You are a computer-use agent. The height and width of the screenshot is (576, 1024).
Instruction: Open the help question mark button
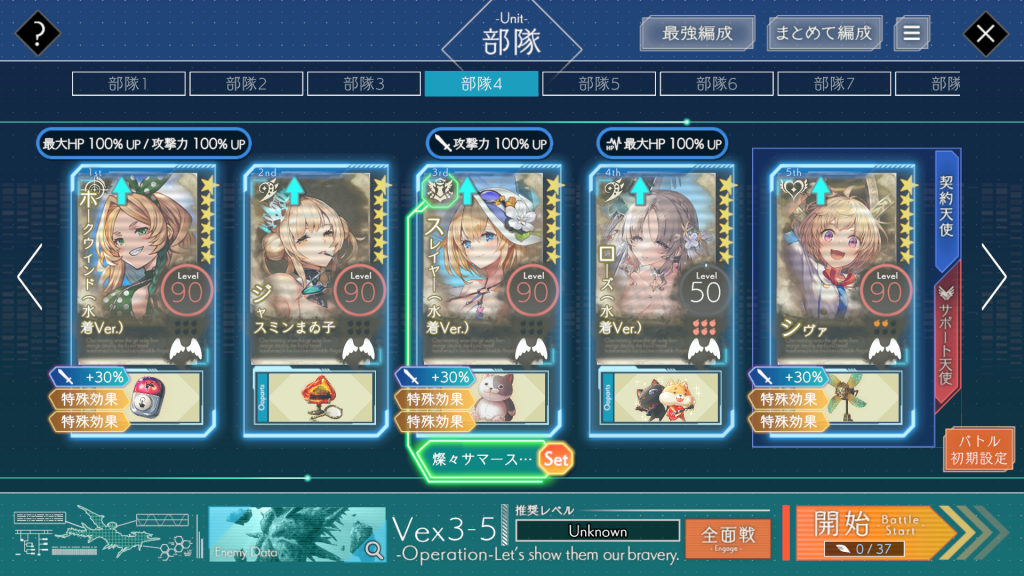38,34
